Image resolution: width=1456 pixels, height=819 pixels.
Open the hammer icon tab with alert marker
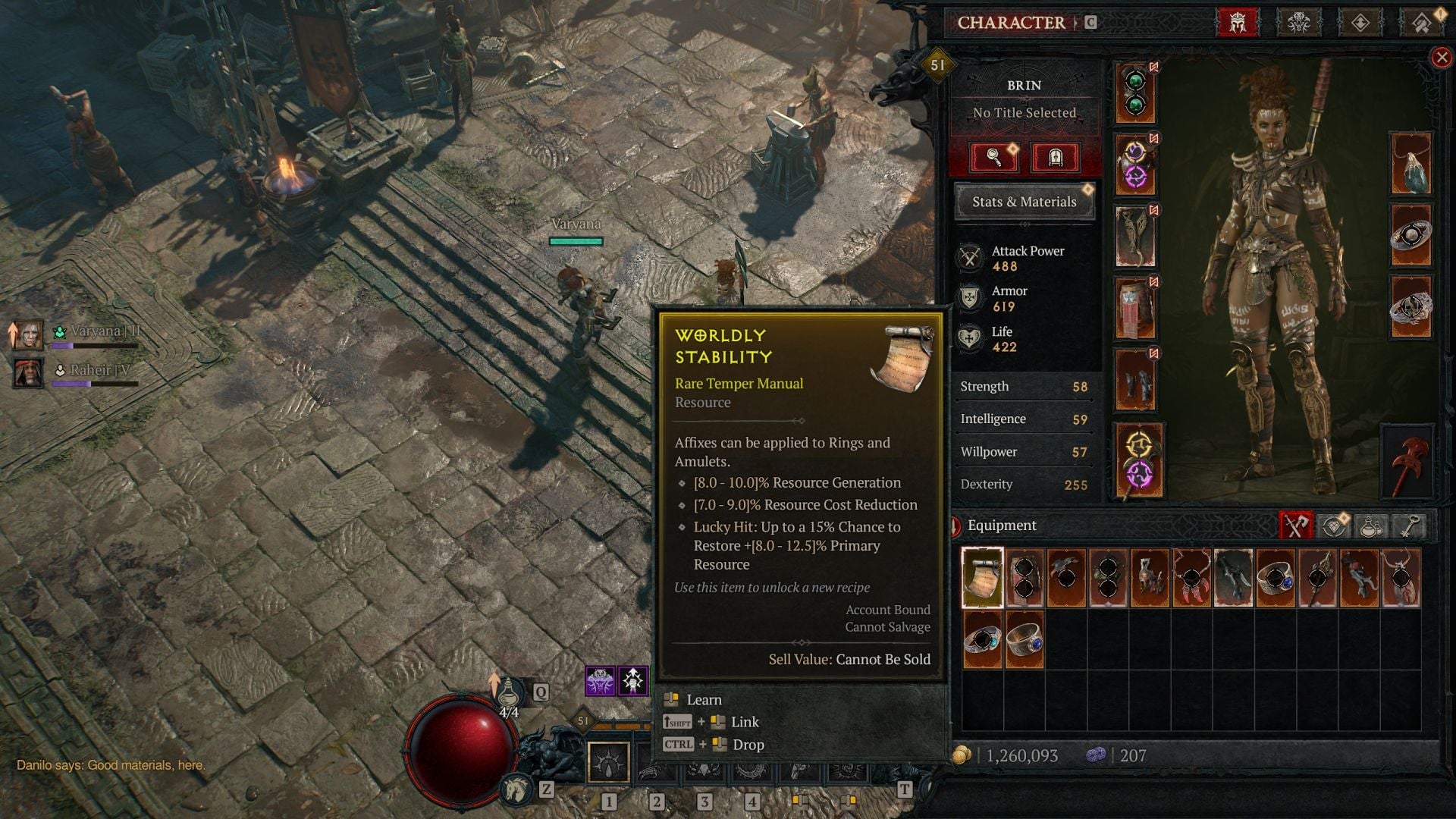1420,21
